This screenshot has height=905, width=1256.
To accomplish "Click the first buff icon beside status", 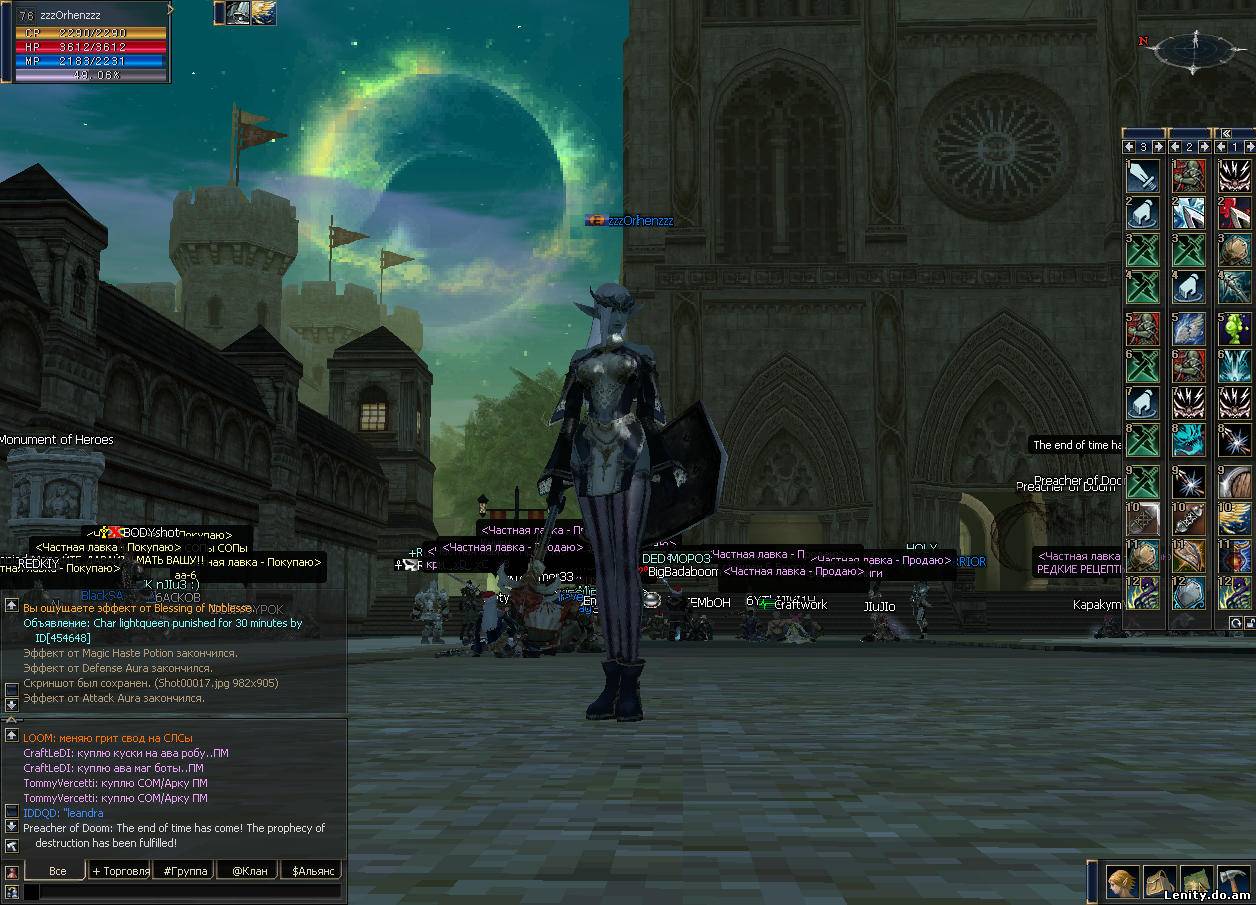I will (237, 13).
